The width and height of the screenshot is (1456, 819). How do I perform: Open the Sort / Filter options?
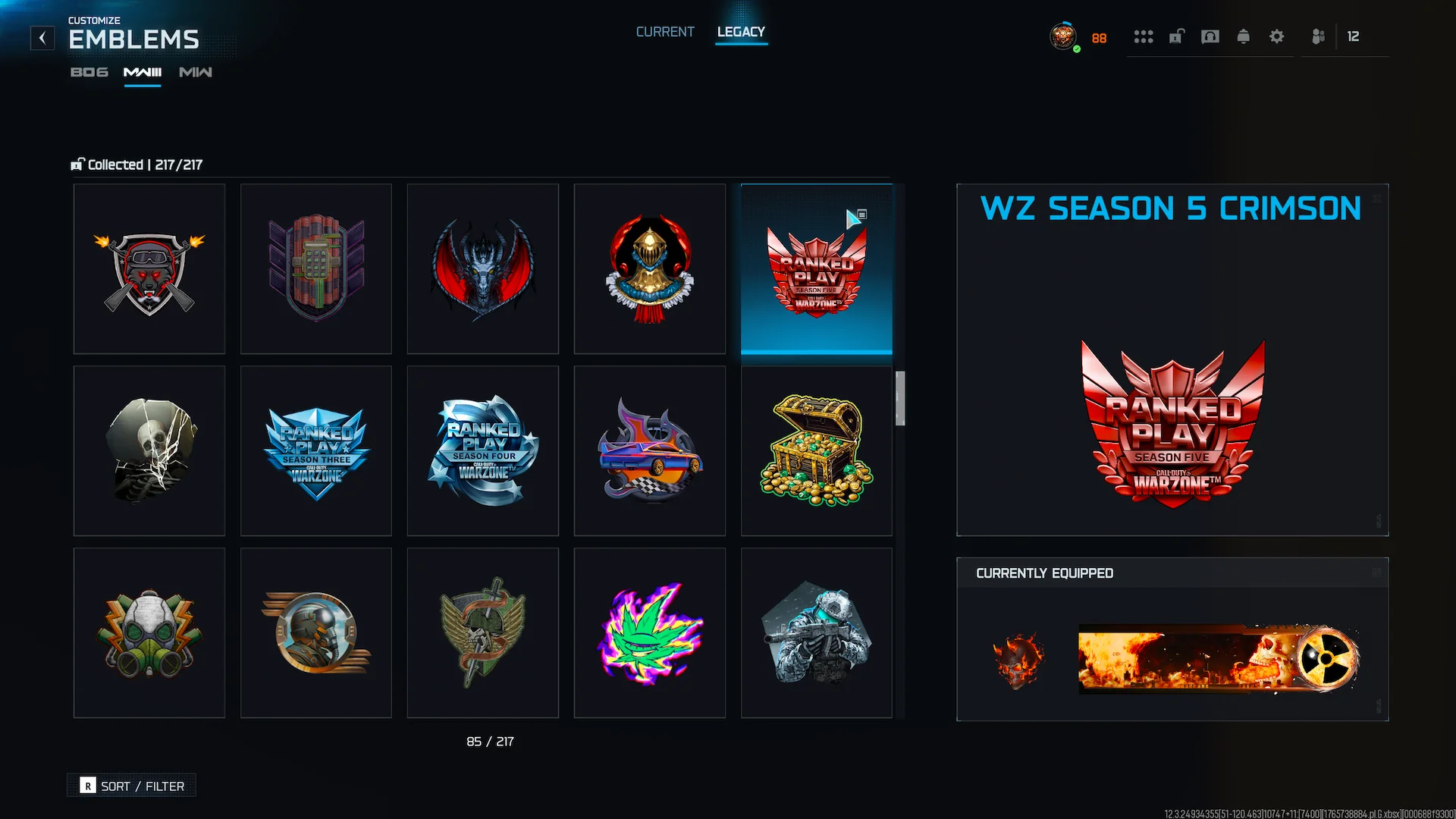(132, 786)
